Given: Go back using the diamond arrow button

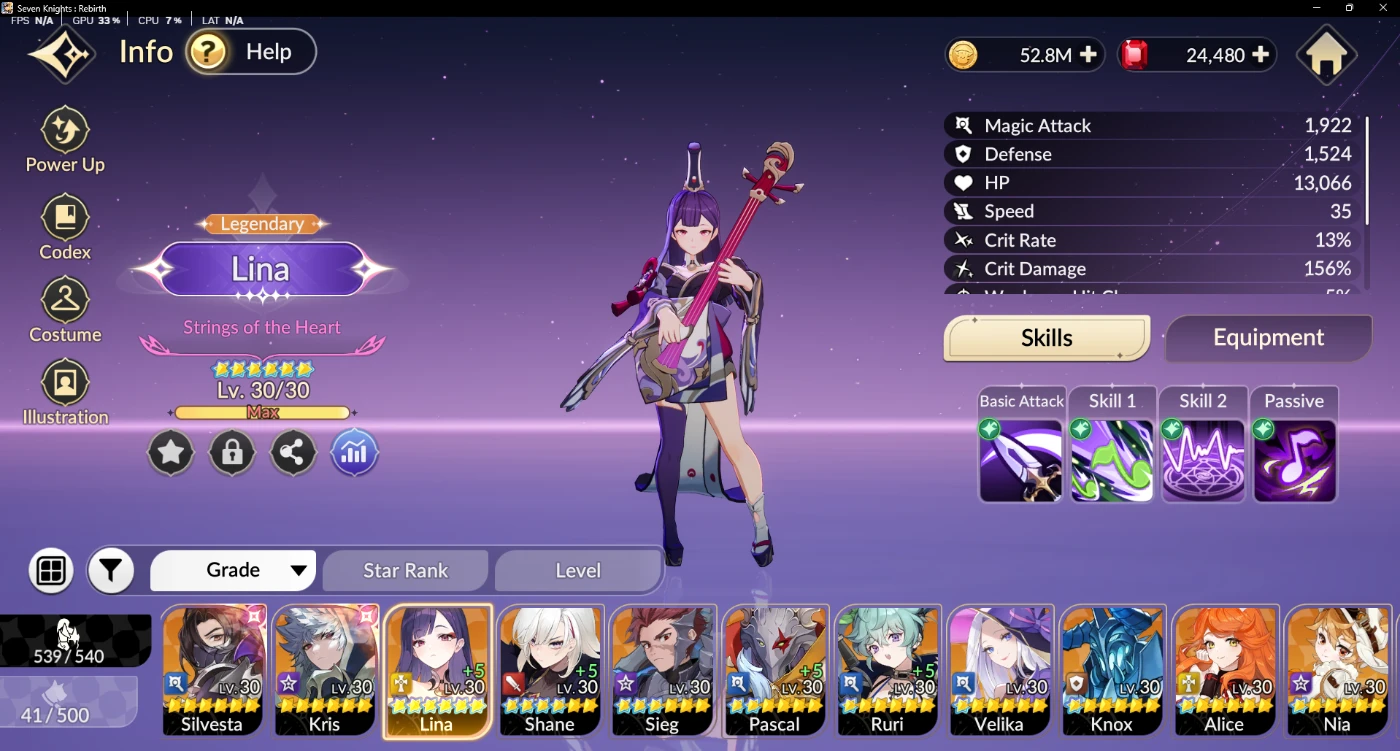Looking at the screenshot, I should [62, 54].
